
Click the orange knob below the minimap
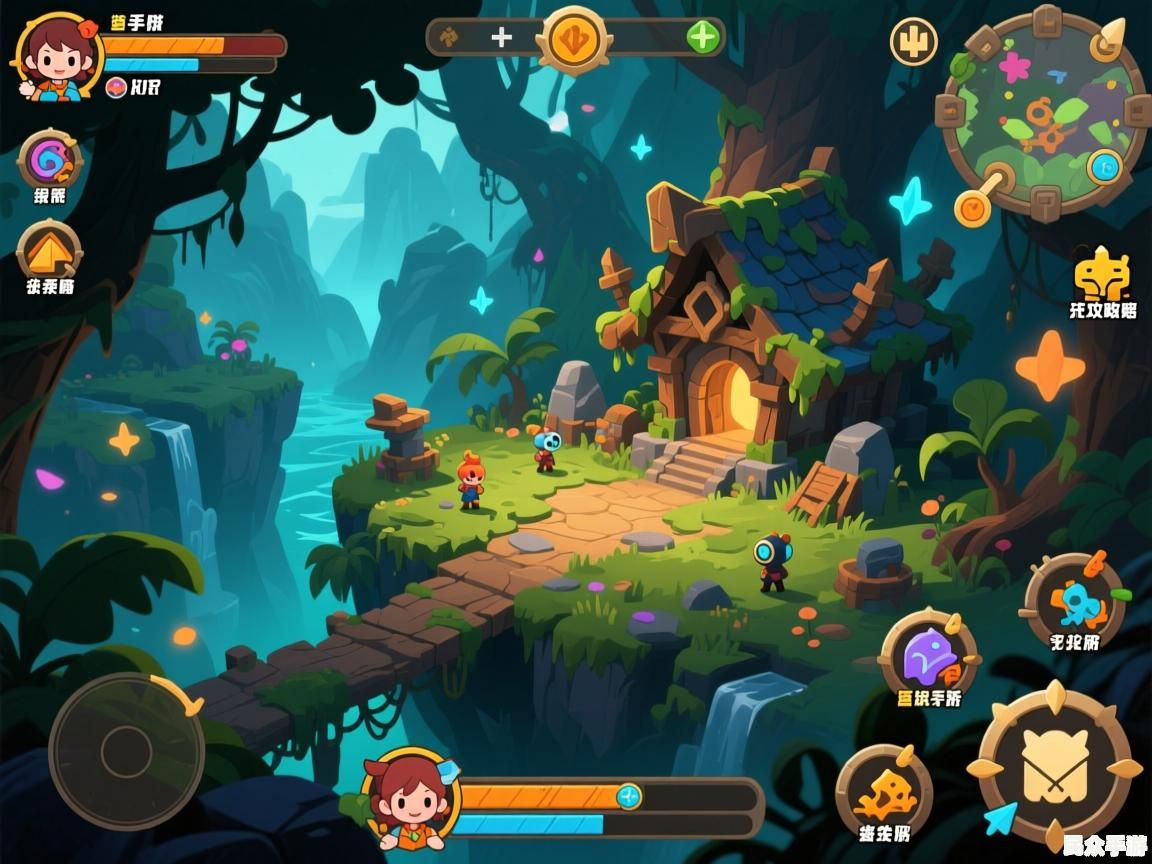click(972, 206)
